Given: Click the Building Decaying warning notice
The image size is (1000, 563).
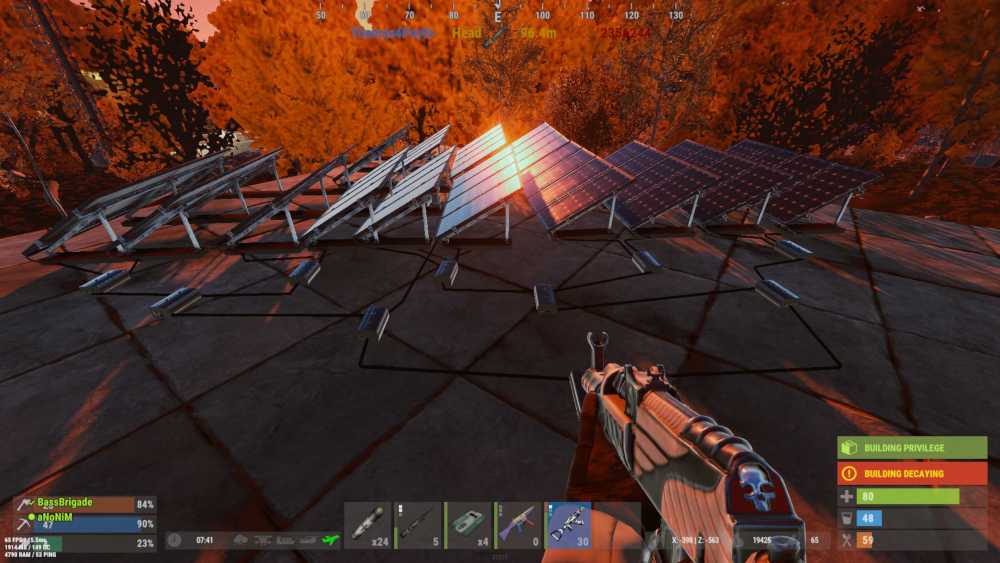Looking at the screenshot, I should [x=912, y=473].
